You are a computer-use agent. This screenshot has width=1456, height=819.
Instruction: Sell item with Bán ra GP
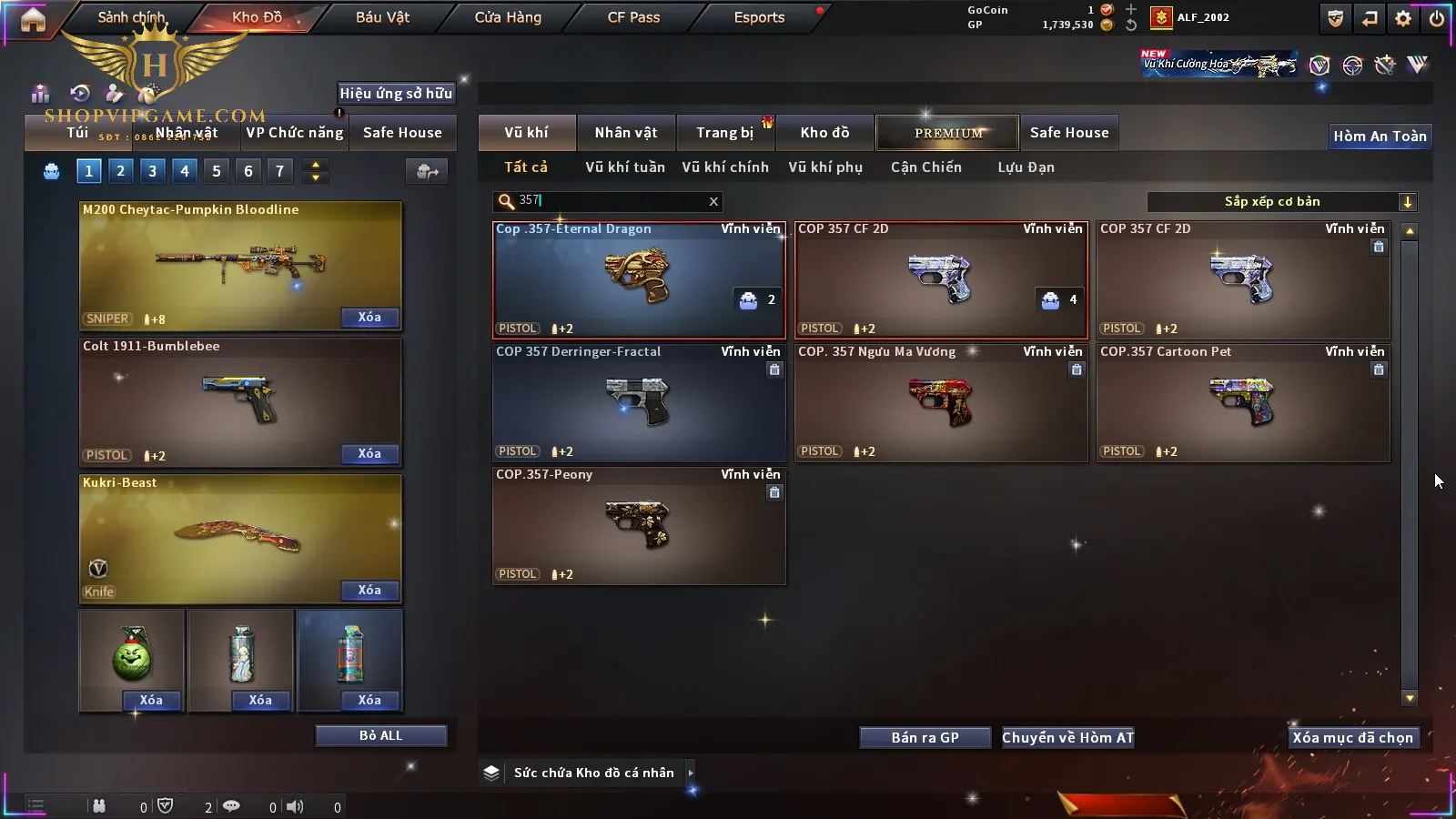[925, 738]
